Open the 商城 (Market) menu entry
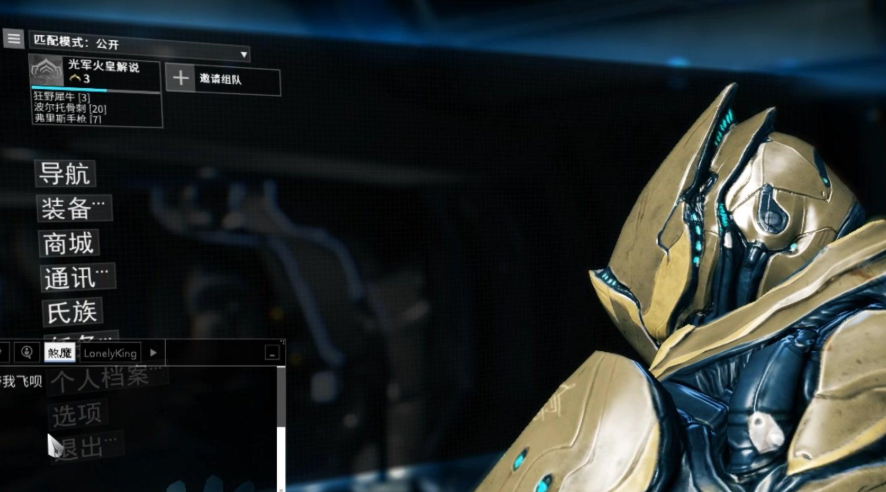 pos(68,243)
